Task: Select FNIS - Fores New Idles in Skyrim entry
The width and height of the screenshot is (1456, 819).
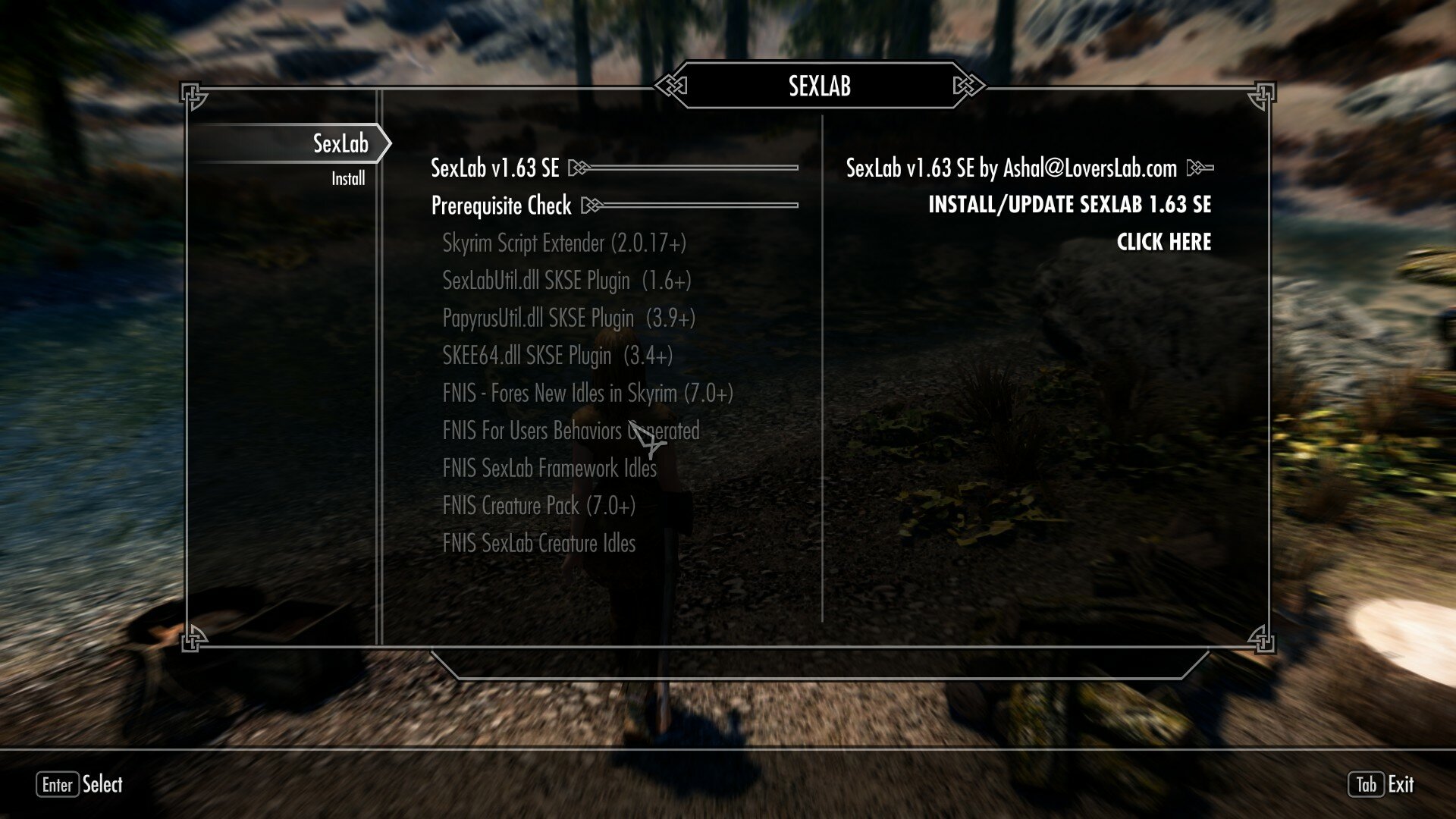Action: (x=588, y=393)
